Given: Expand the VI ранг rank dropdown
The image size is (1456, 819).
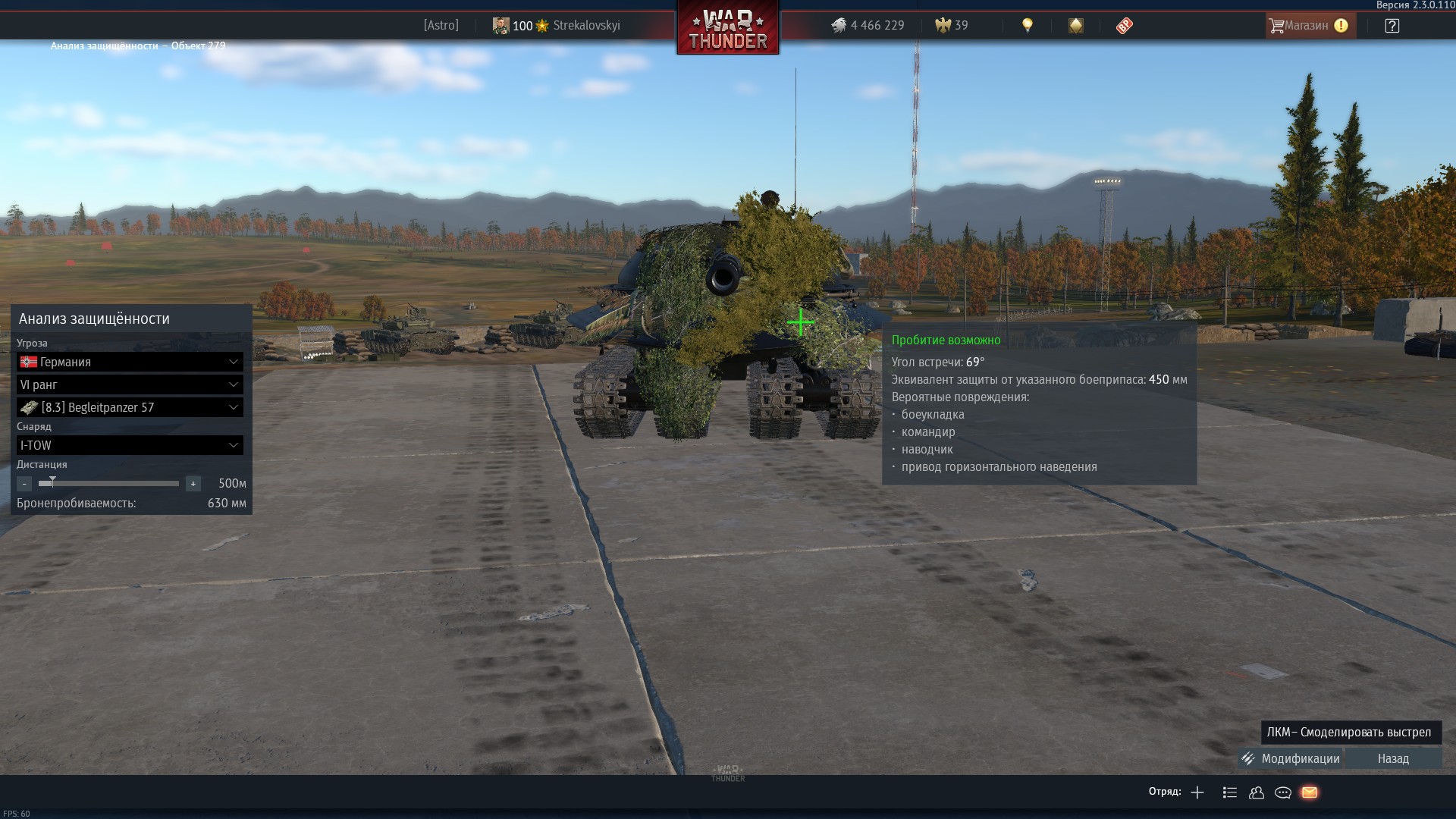Looking at the screenshot, I should point(130,384).
